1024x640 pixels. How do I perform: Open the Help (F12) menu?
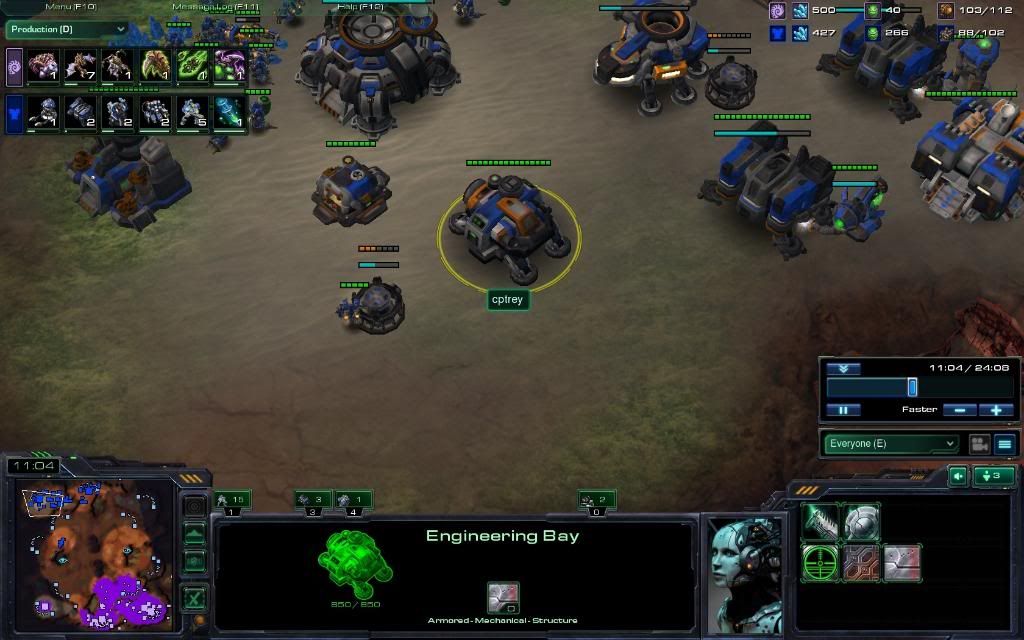362,7
